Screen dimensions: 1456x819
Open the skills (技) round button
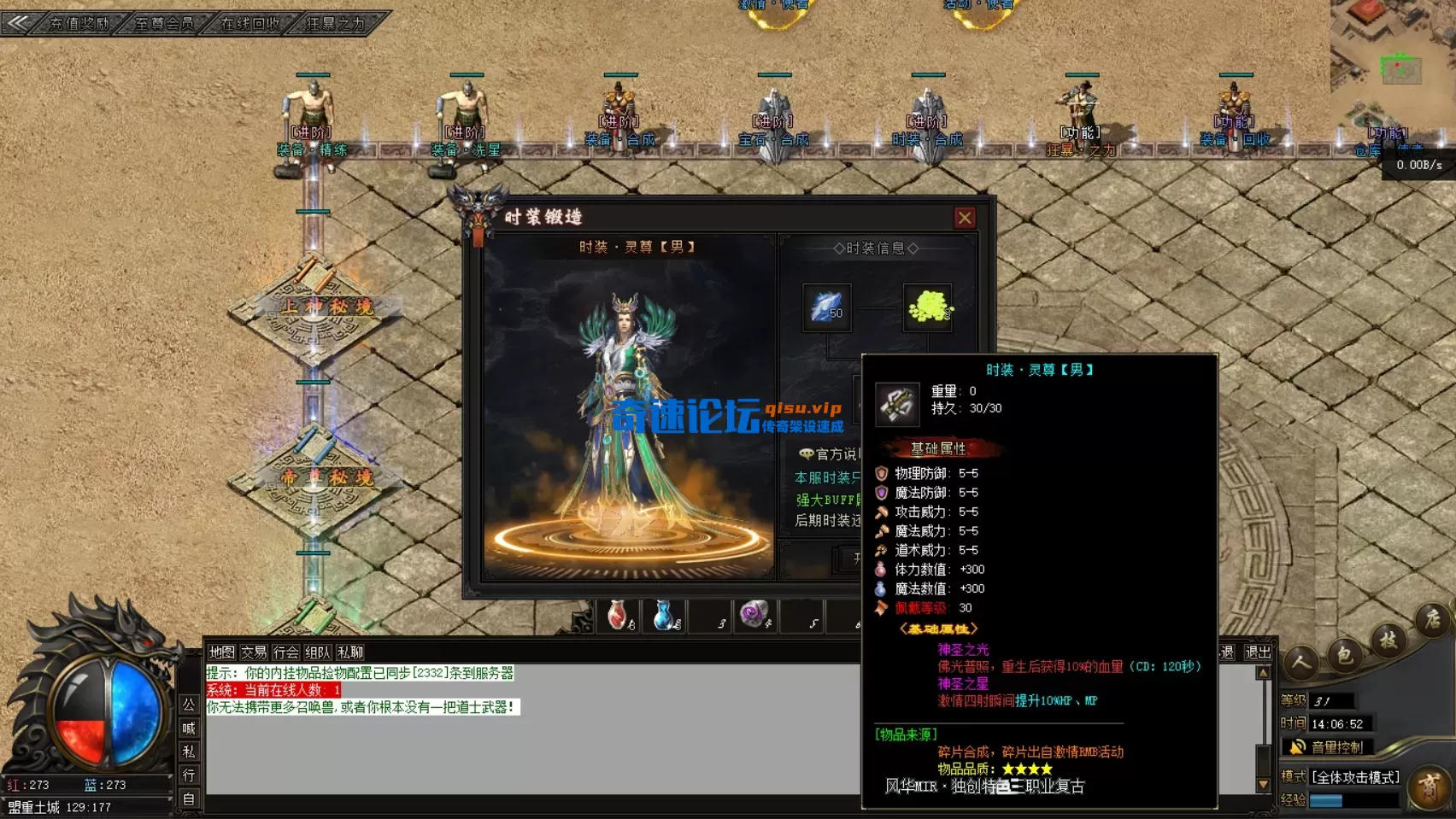point(1388,639)
